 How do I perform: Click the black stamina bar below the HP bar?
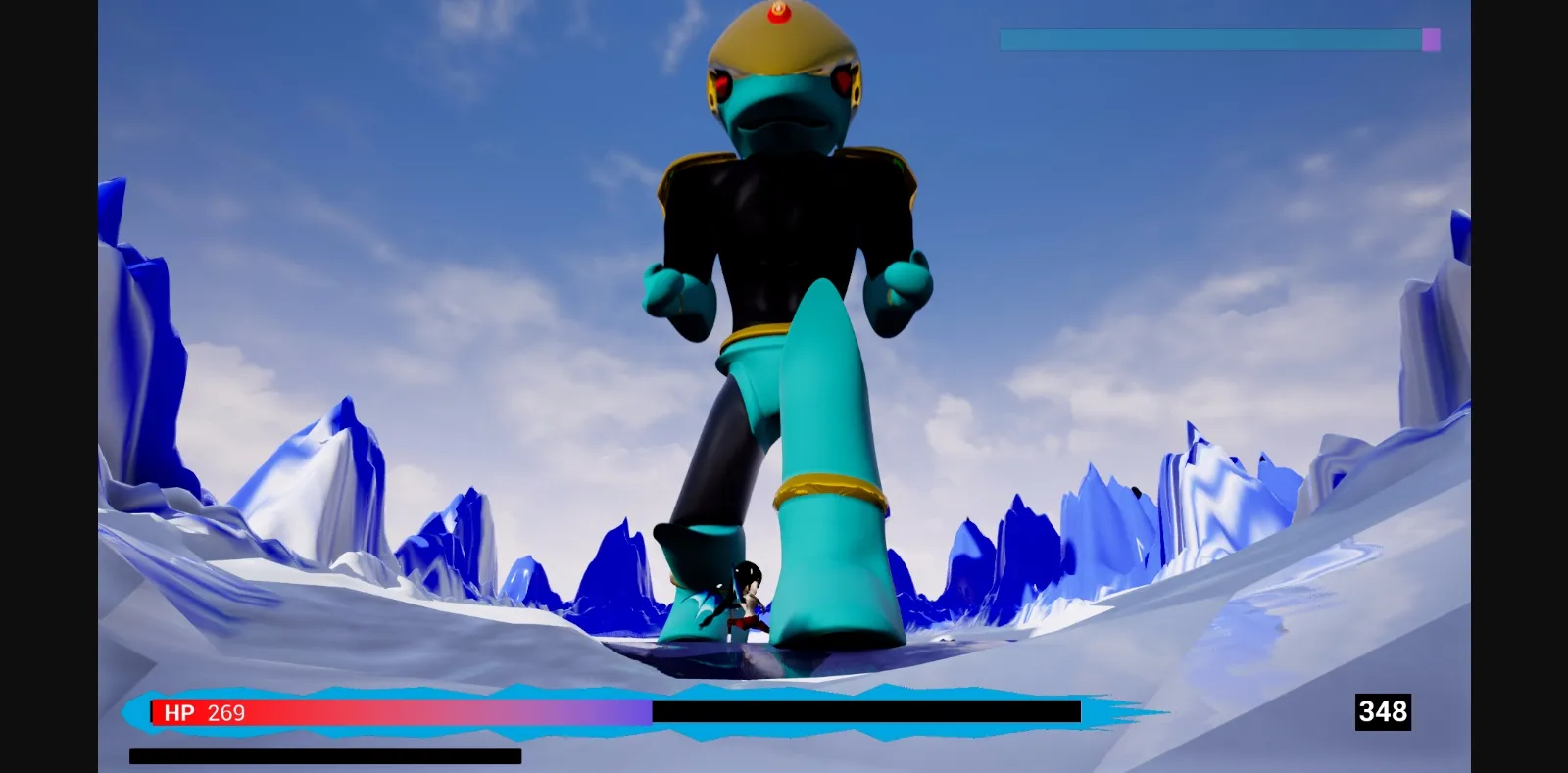click(323, 755)
